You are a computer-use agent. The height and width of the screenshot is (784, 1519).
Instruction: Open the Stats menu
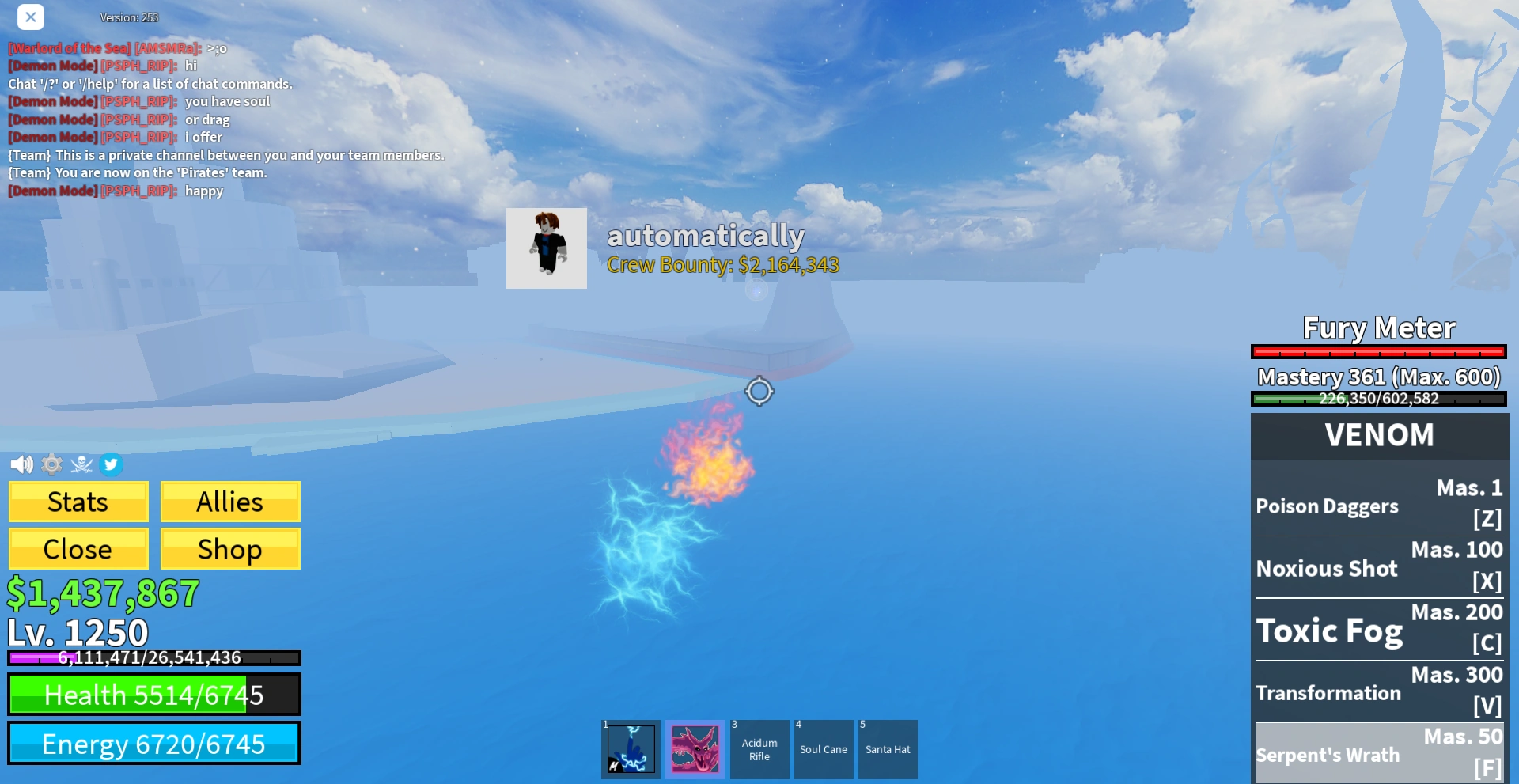(78, 502)
